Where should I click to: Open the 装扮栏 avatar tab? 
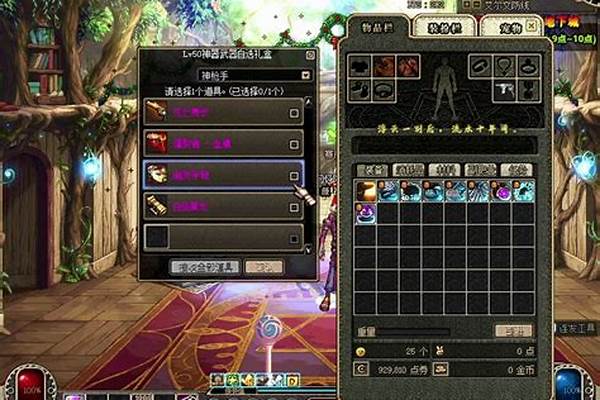coord(437,27)
